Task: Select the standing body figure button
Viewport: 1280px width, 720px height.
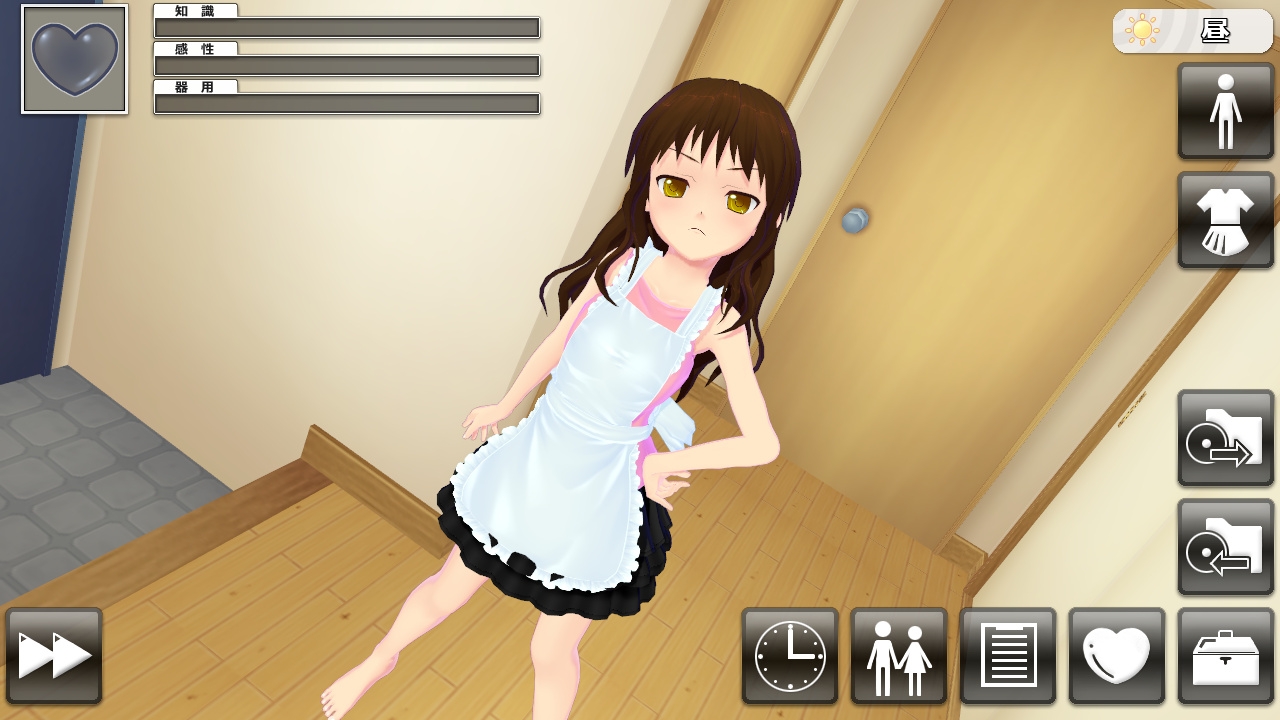Action: (1226, 111)
